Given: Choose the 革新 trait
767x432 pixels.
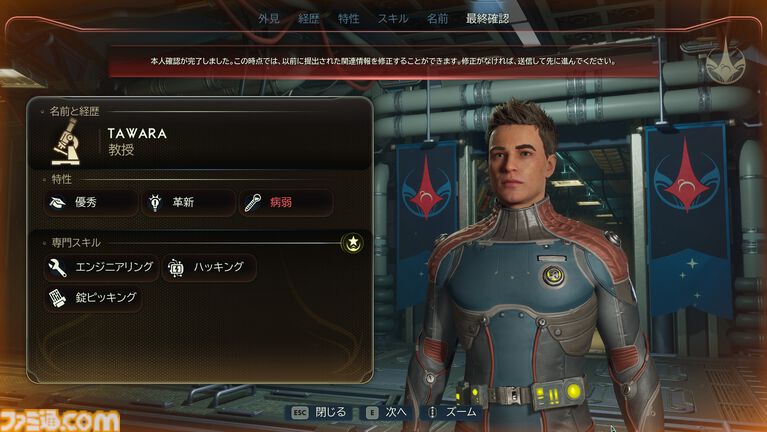Looking at the screenshot, I should coord(188,203).
